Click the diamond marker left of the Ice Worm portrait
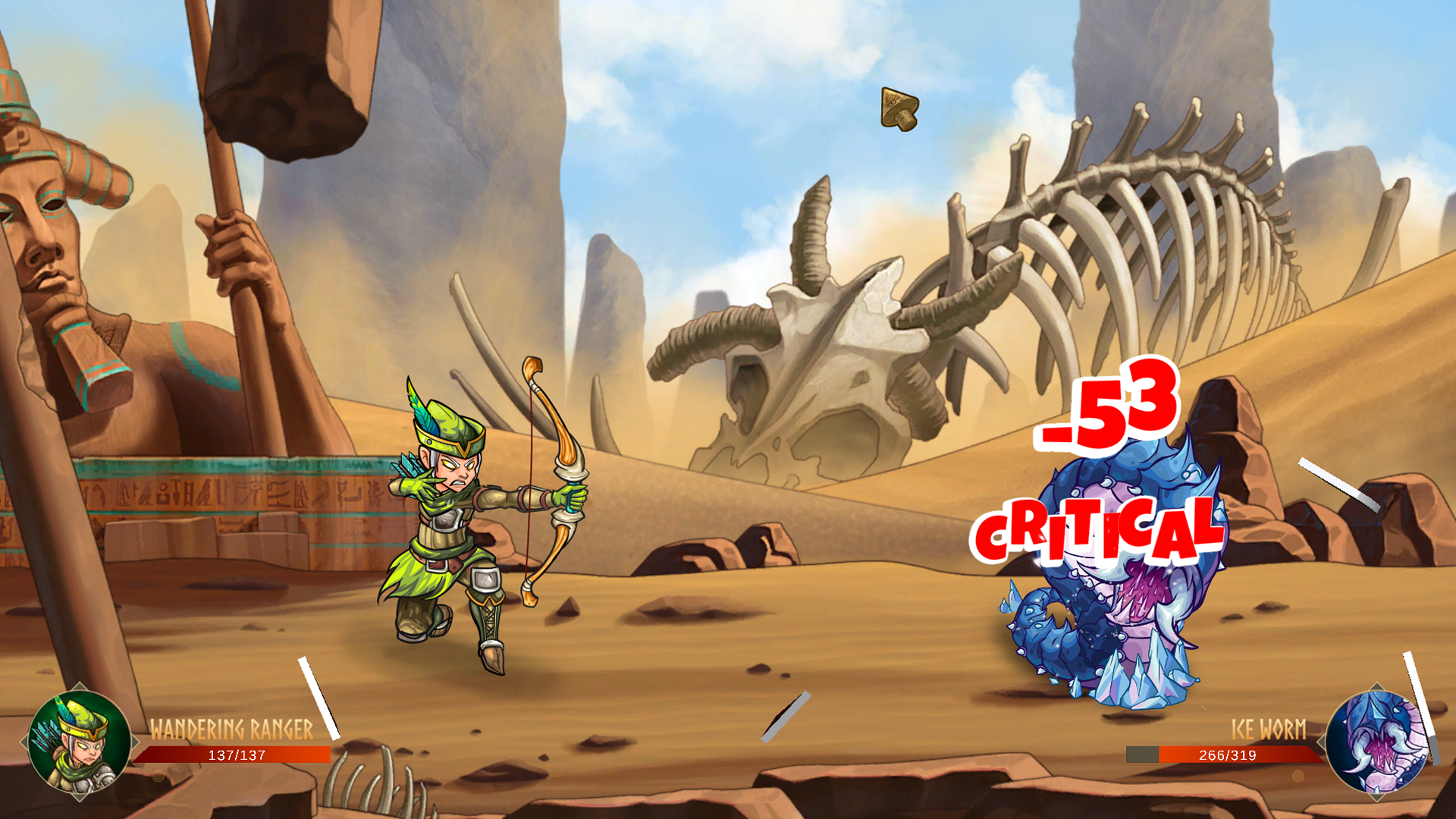Viewport: 1456px width, 819px height. [1321, 741]
